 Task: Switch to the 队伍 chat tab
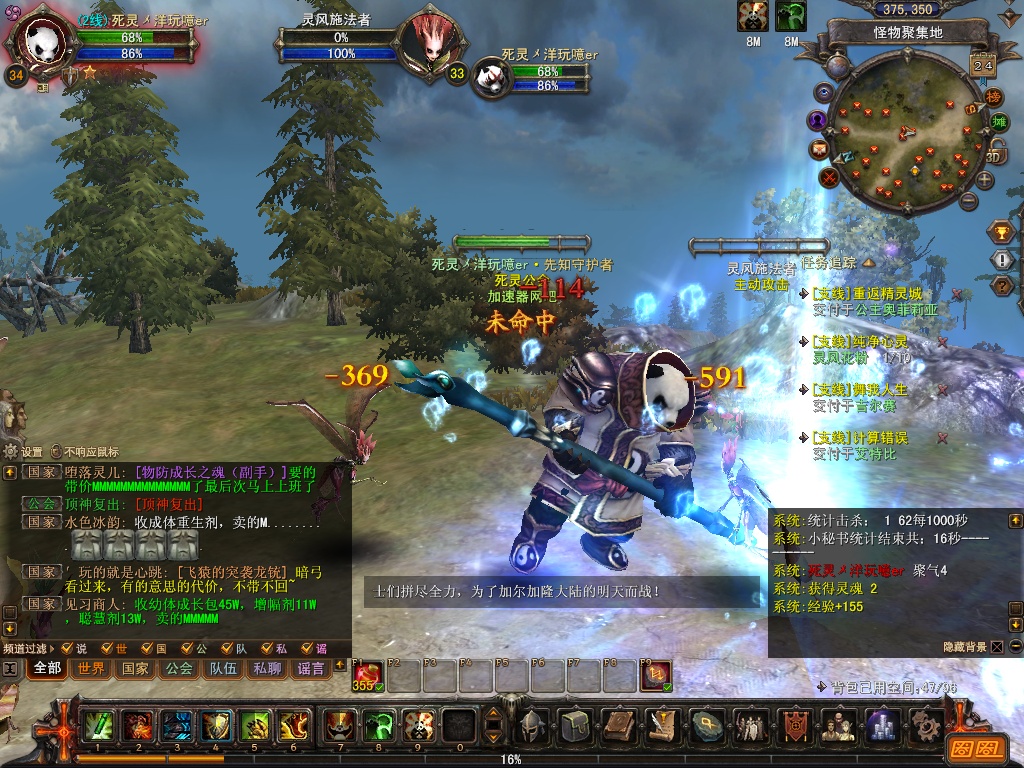223,668
